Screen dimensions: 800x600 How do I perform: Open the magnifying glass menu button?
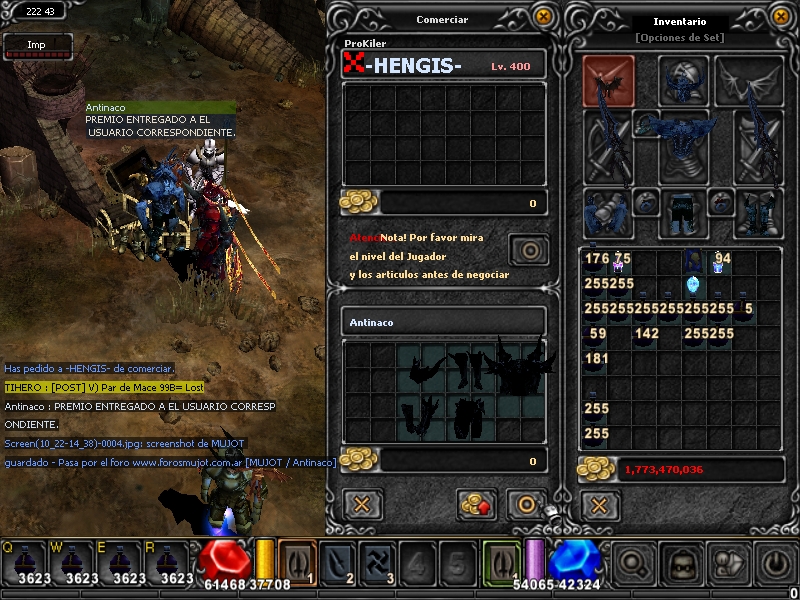click(635, 565)
